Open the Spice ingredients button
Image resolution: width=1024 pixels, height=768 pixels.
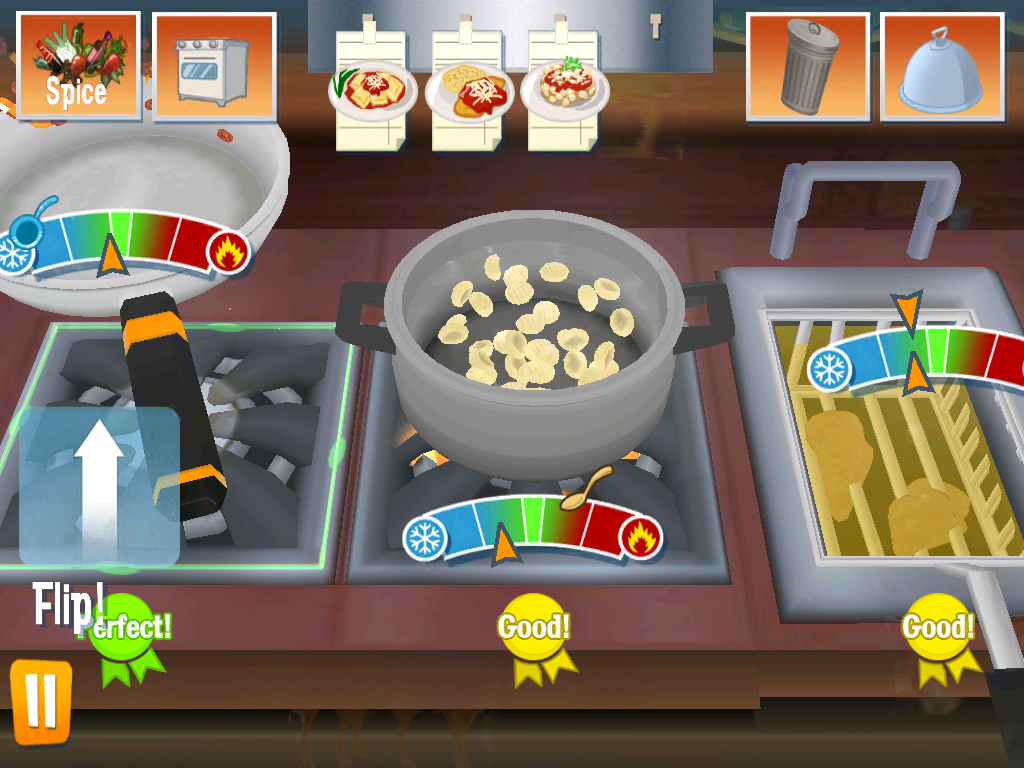(78, 65)
